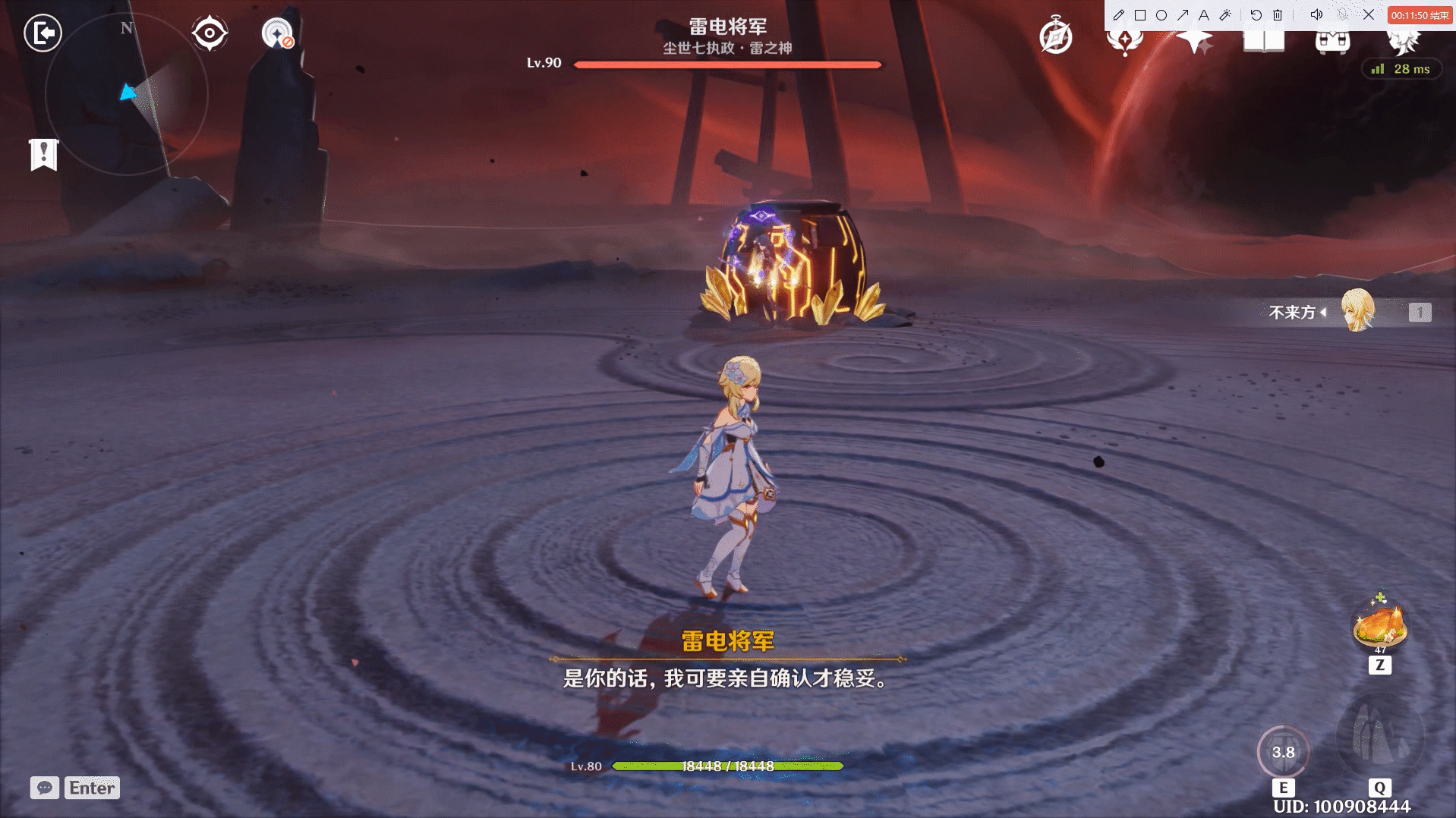Open the circular minimap
The height and width of the screenshot is (818, 1456).
[127, 95]
